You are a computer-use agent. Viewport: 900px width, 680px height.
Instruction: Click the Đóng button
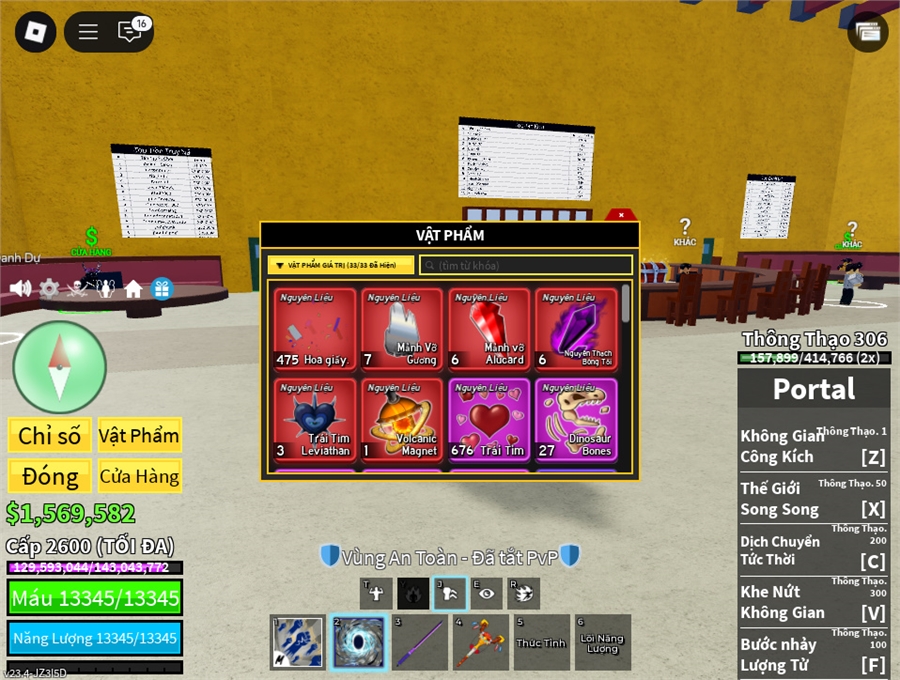(x=49, y=476)
